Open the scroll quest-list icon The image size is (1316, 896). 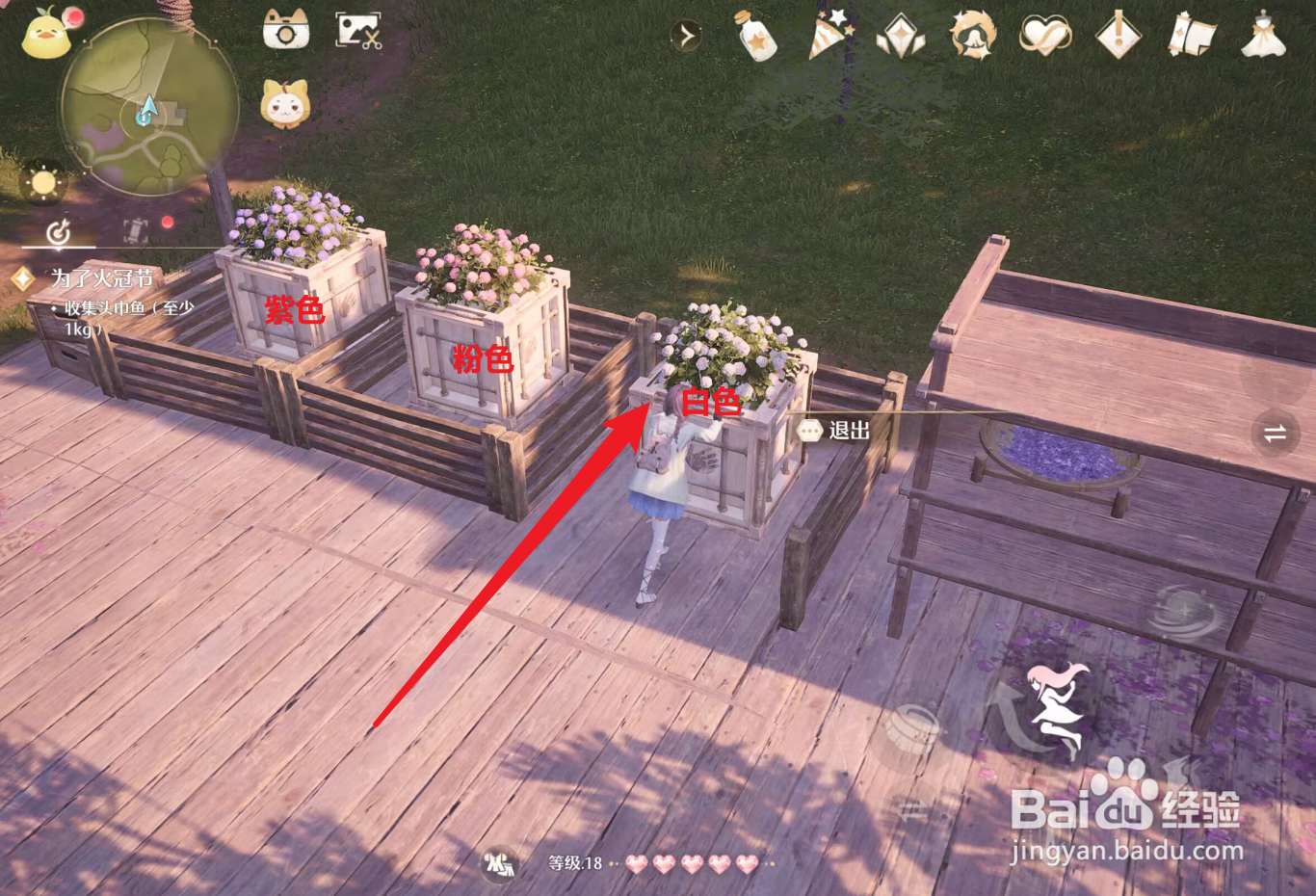click(x=1191, y=36)
